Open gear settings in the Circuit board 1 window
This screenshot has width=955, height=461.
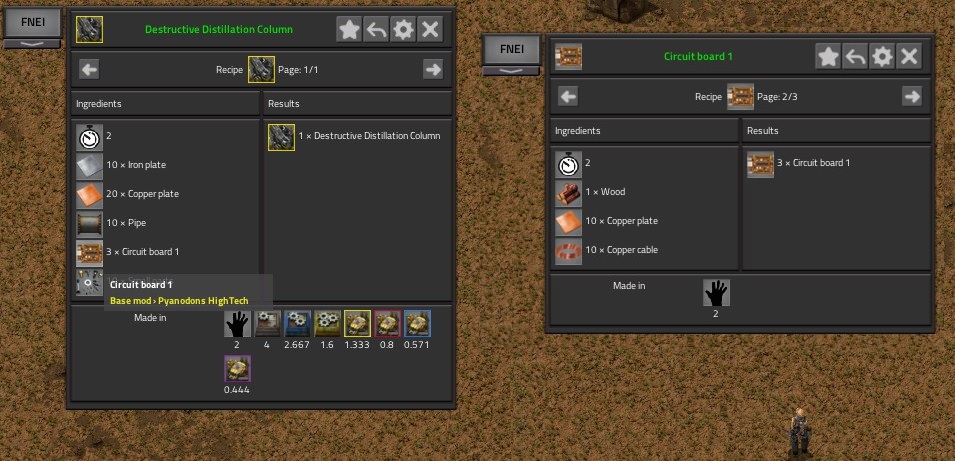pos(882,56)
